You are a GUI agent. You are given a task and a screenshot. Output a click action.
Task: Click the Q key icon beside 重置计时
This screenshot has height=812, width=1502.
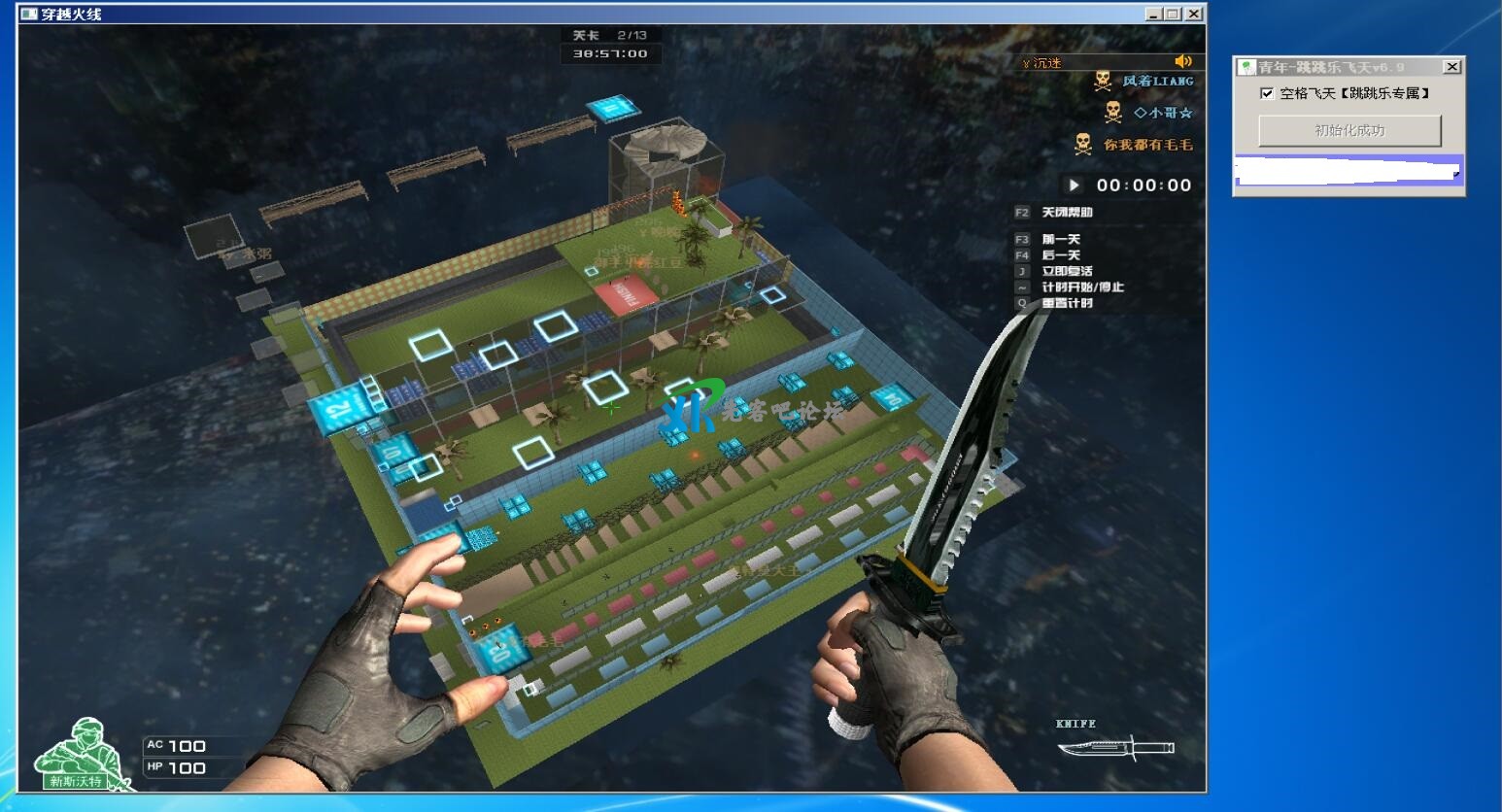1021,303
